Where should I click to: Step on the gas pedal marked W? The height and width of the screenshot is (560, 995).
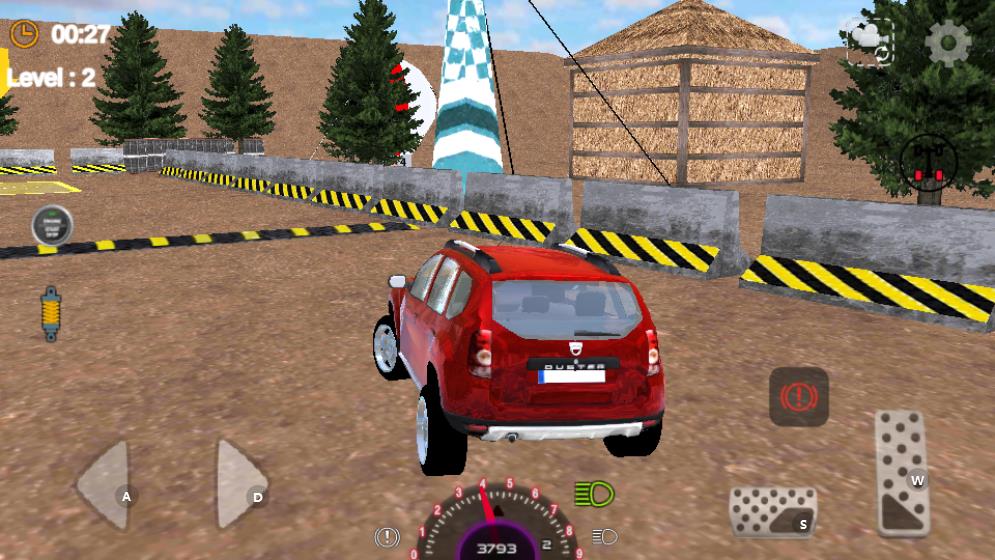902,472
